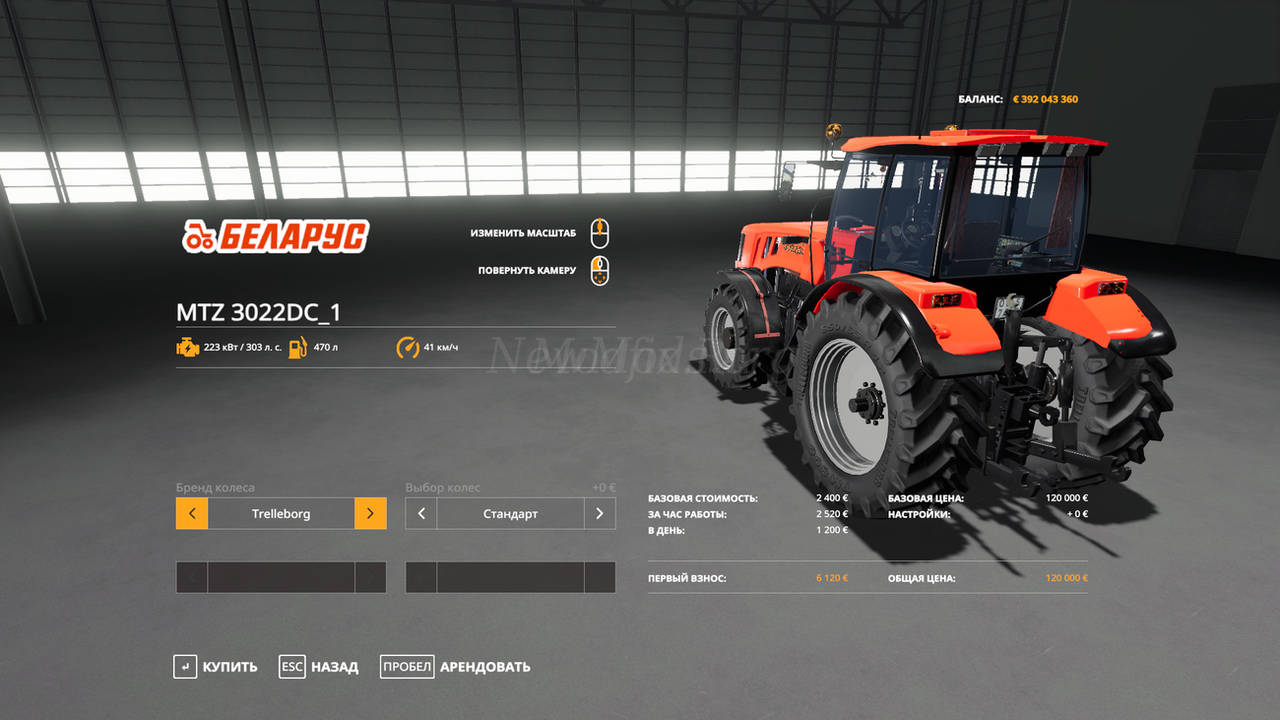Viewport: 1280px width, 720px height.
Task: Select next wheel brand after Trelleborg
Action: (370, 514)
